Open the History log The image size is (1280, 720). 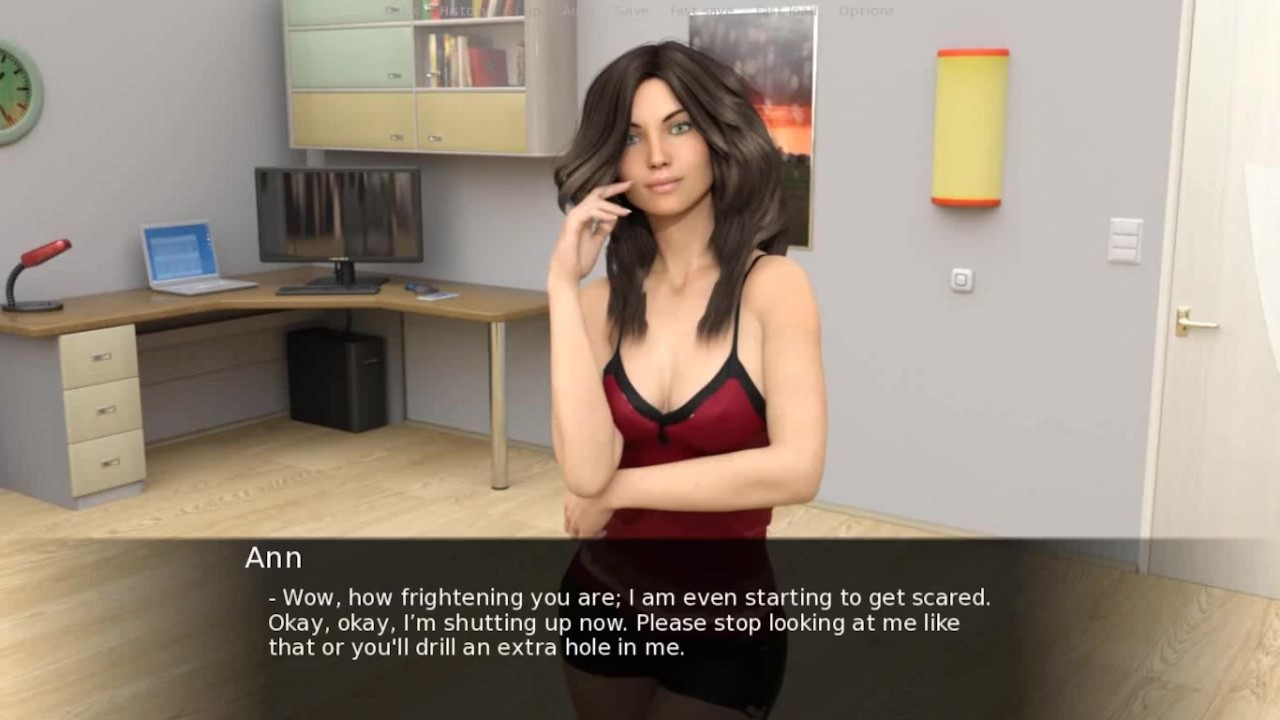pos(464,11)
